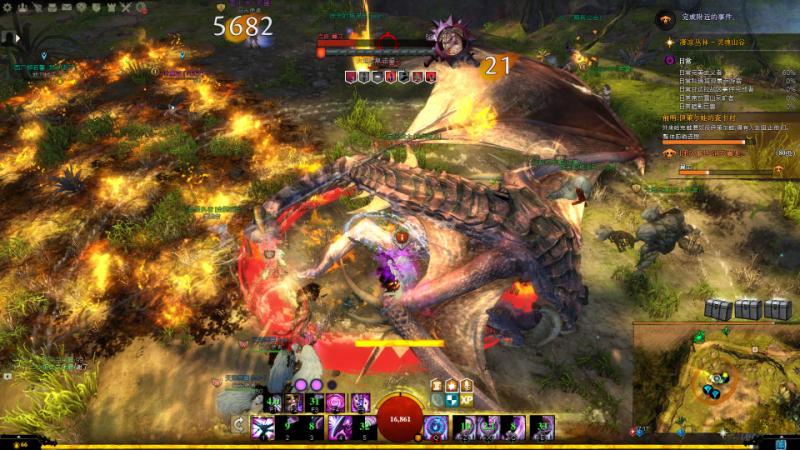
Task: Open the daily achievements tracker entry
Action: (670, 61)
